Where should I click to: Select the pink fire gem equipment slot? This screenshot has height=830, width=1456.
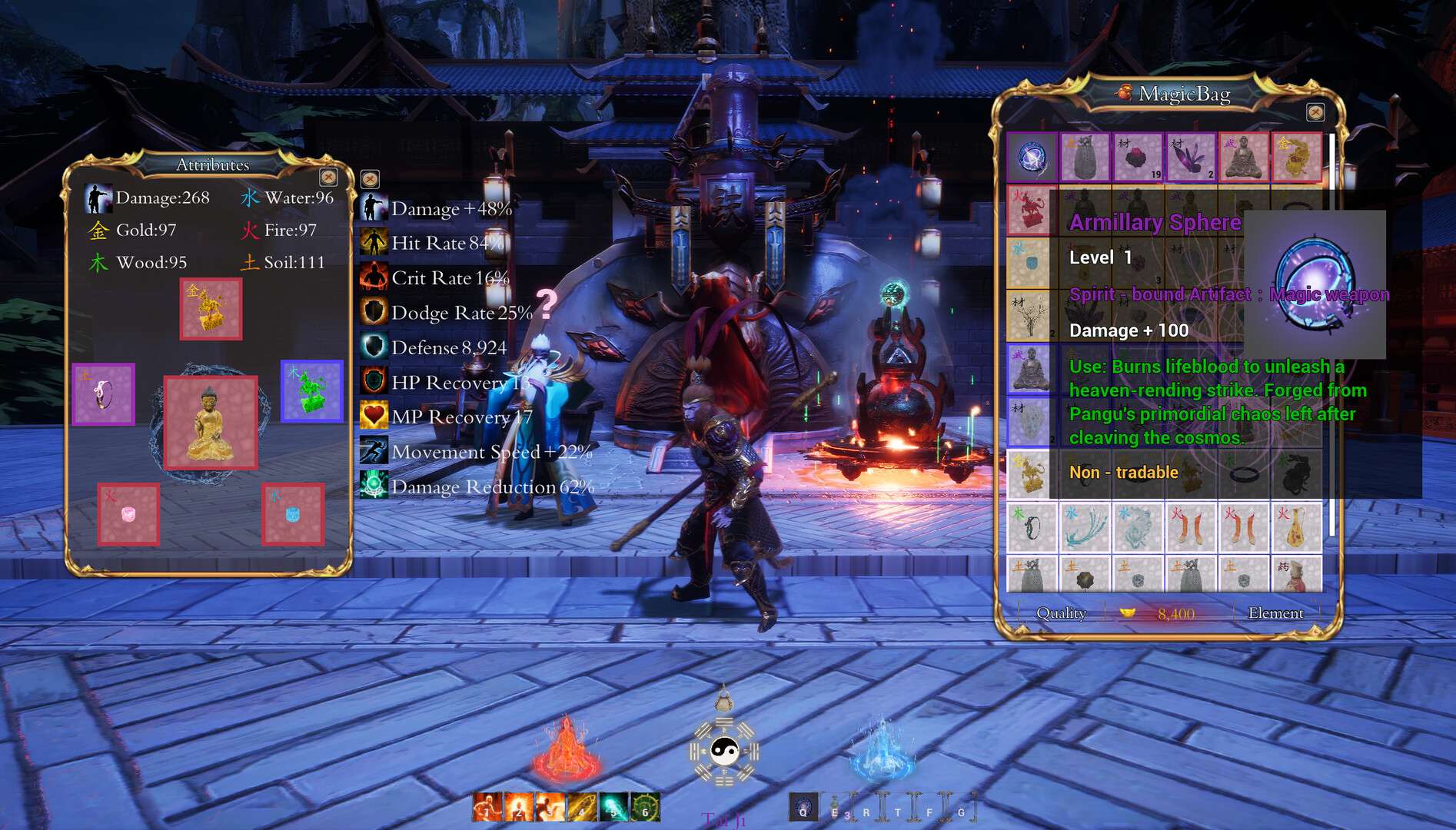[128, 514]
